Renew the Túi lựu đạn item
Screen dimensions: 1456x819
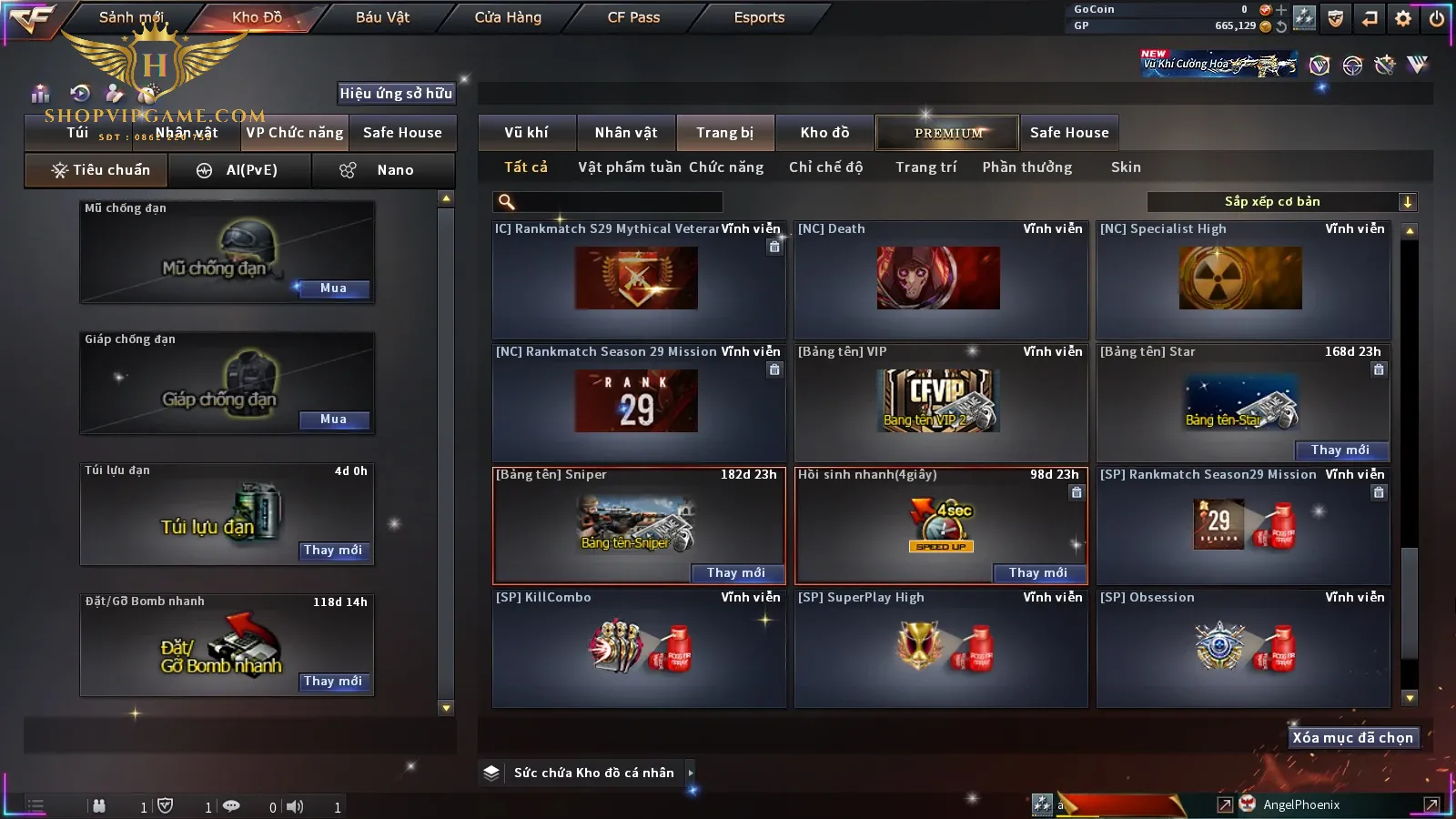(333, 551)
